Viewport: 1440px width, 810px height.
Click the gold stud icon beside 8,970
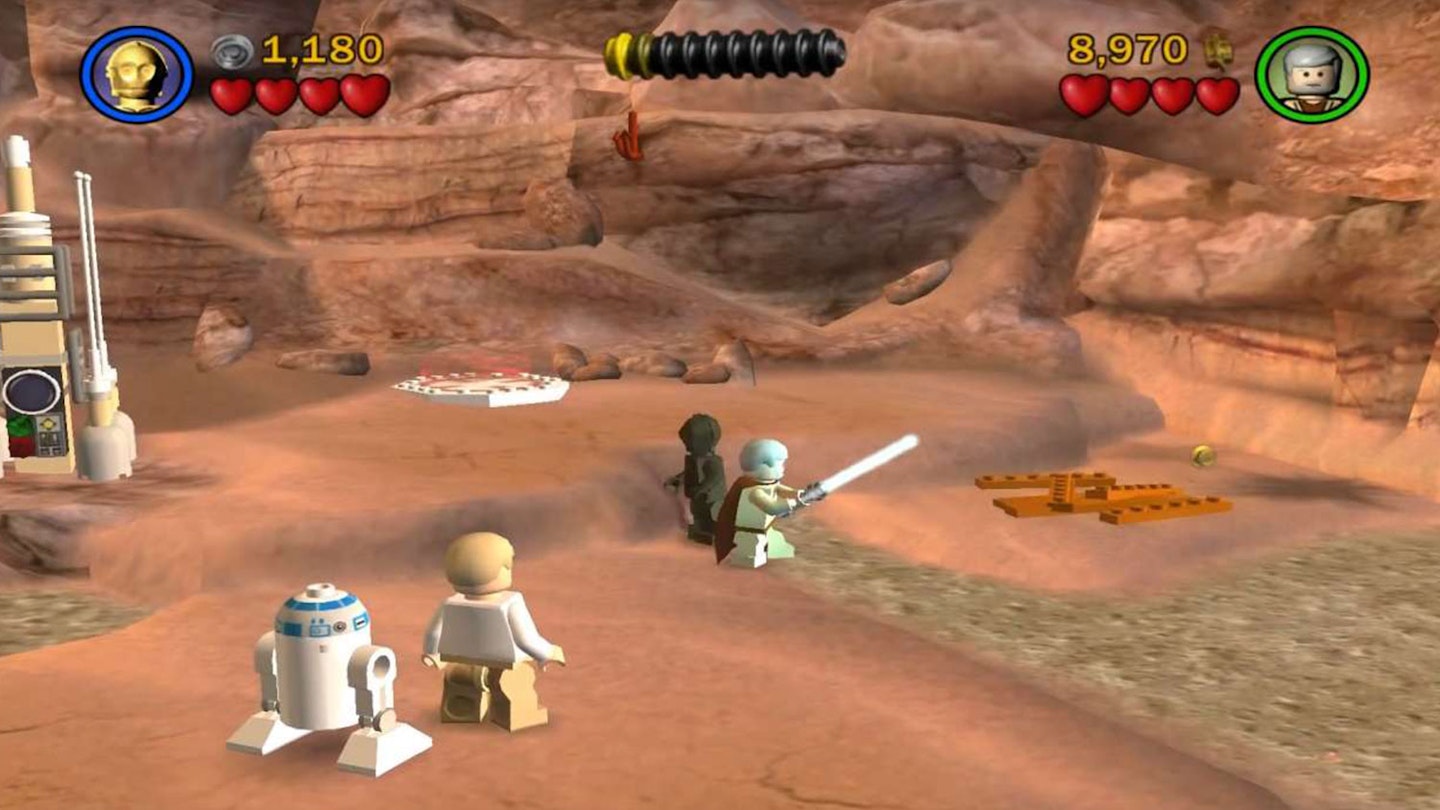click(1218, 48)
